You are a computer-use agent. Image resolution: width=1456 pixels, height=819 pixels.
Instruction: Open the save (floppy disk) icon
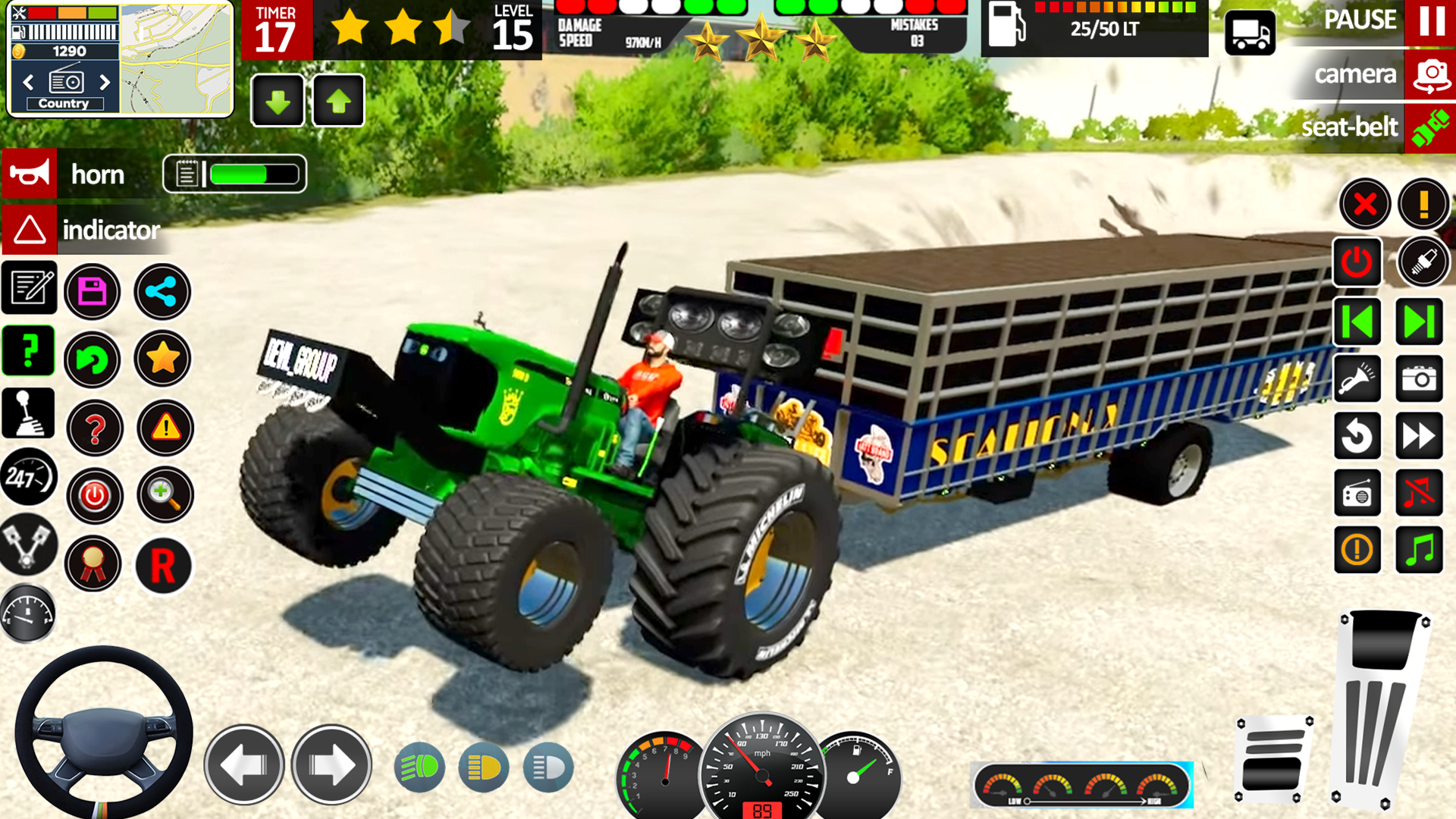[x=92, y=290]
